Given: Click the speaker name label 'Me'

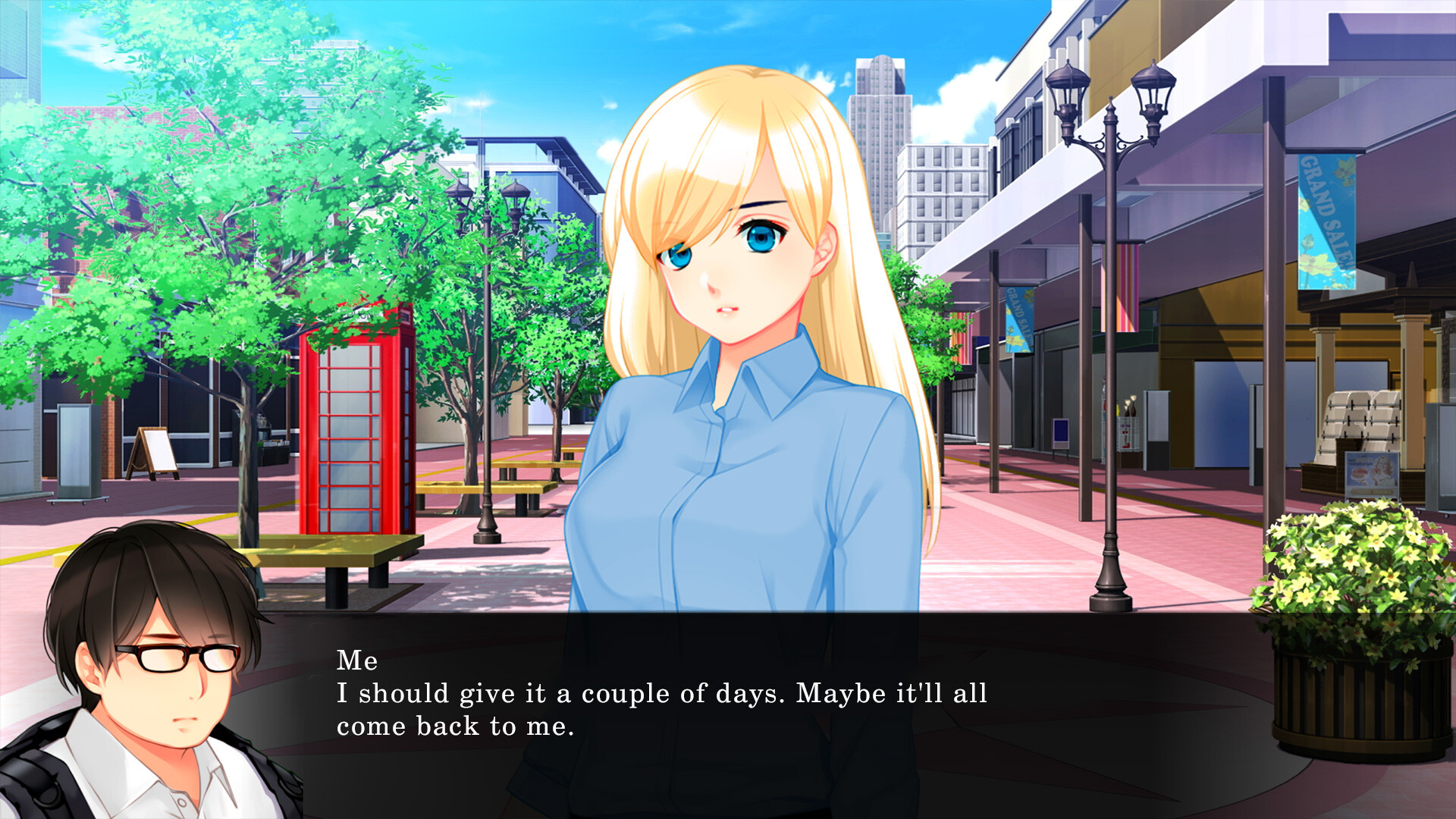Looking at the screenshot, I should [356, 662].
